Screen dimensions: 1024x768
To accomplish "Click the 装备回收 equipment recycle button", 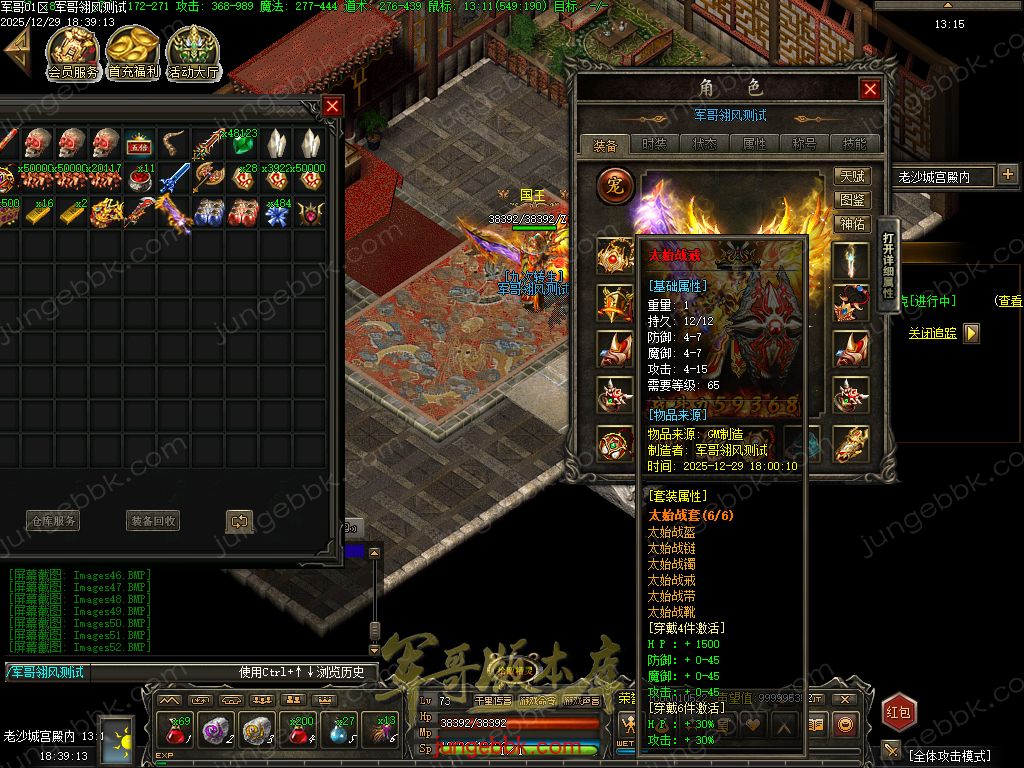I will pyautogui.click(x=153, y=521).
